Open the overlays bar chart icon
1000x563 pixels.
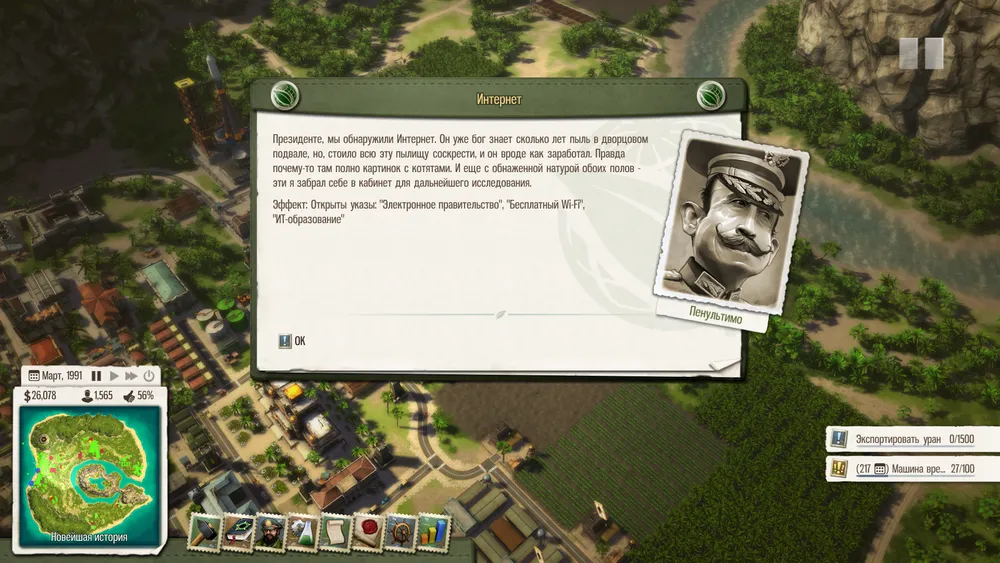pyautogui.click(x=433, y=533)
